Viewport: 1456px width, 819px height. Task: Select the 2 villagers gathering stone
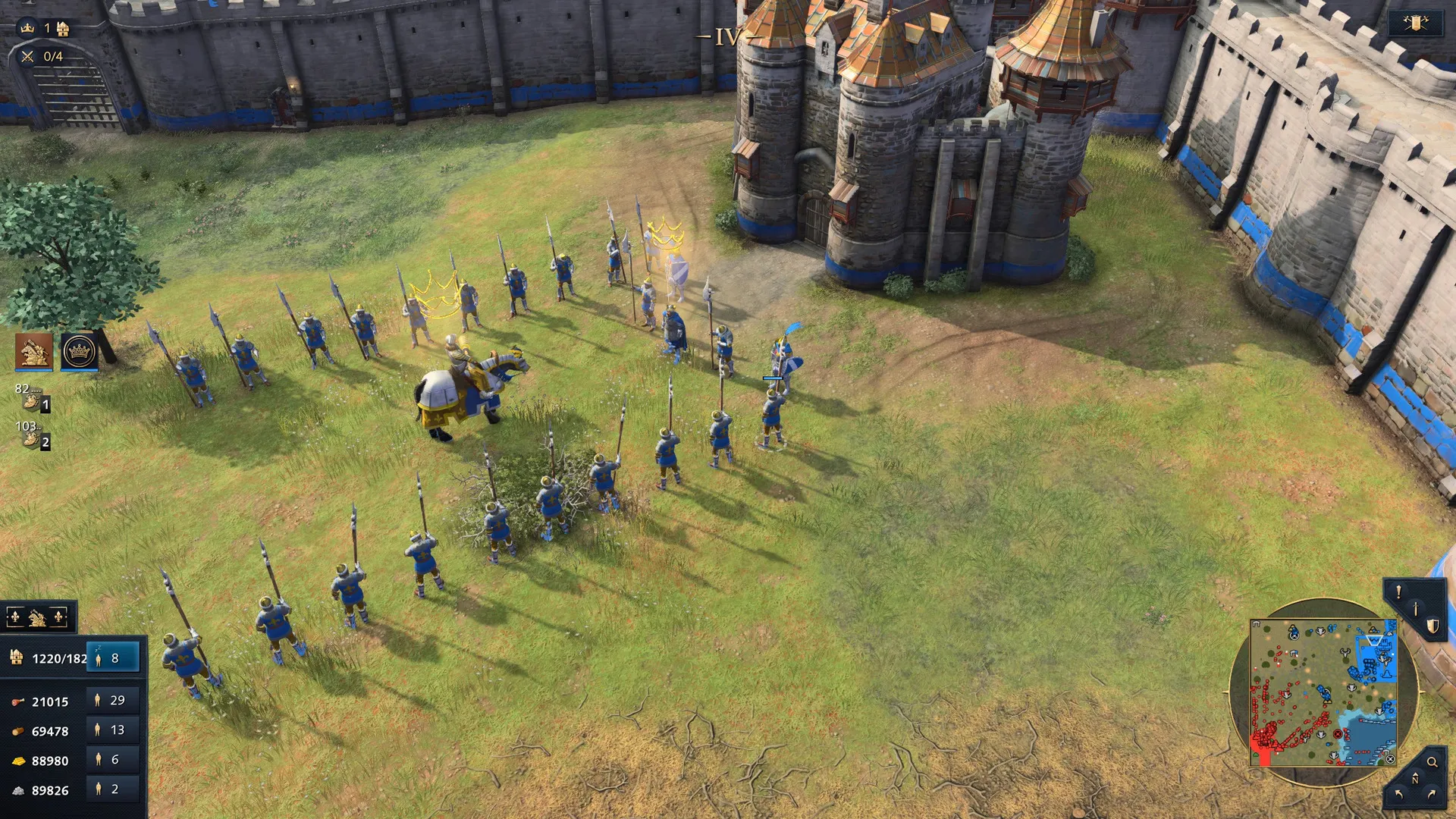coord(113,789)
